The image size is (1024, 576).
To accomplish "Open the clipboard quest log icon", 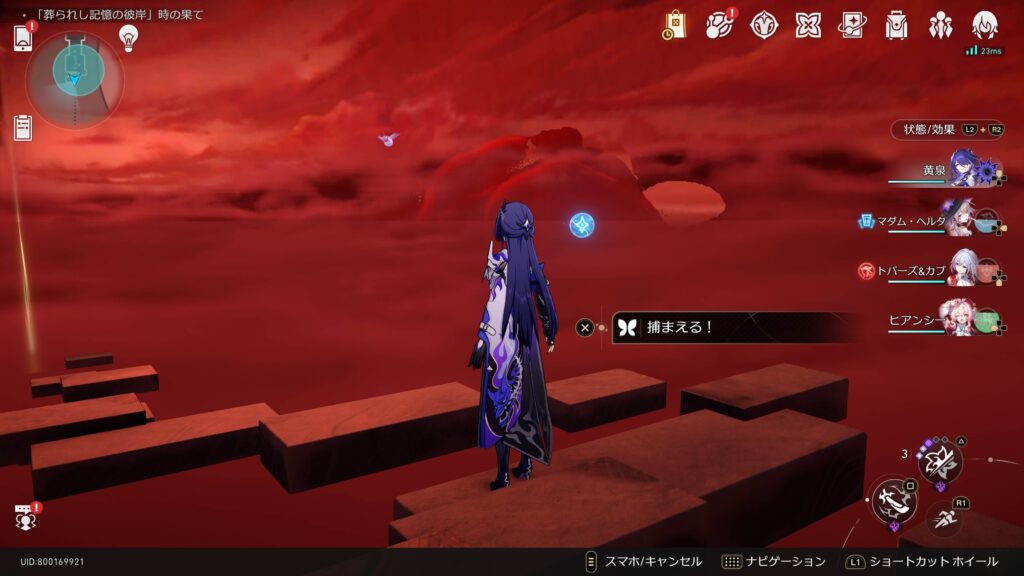I will 24,127.
